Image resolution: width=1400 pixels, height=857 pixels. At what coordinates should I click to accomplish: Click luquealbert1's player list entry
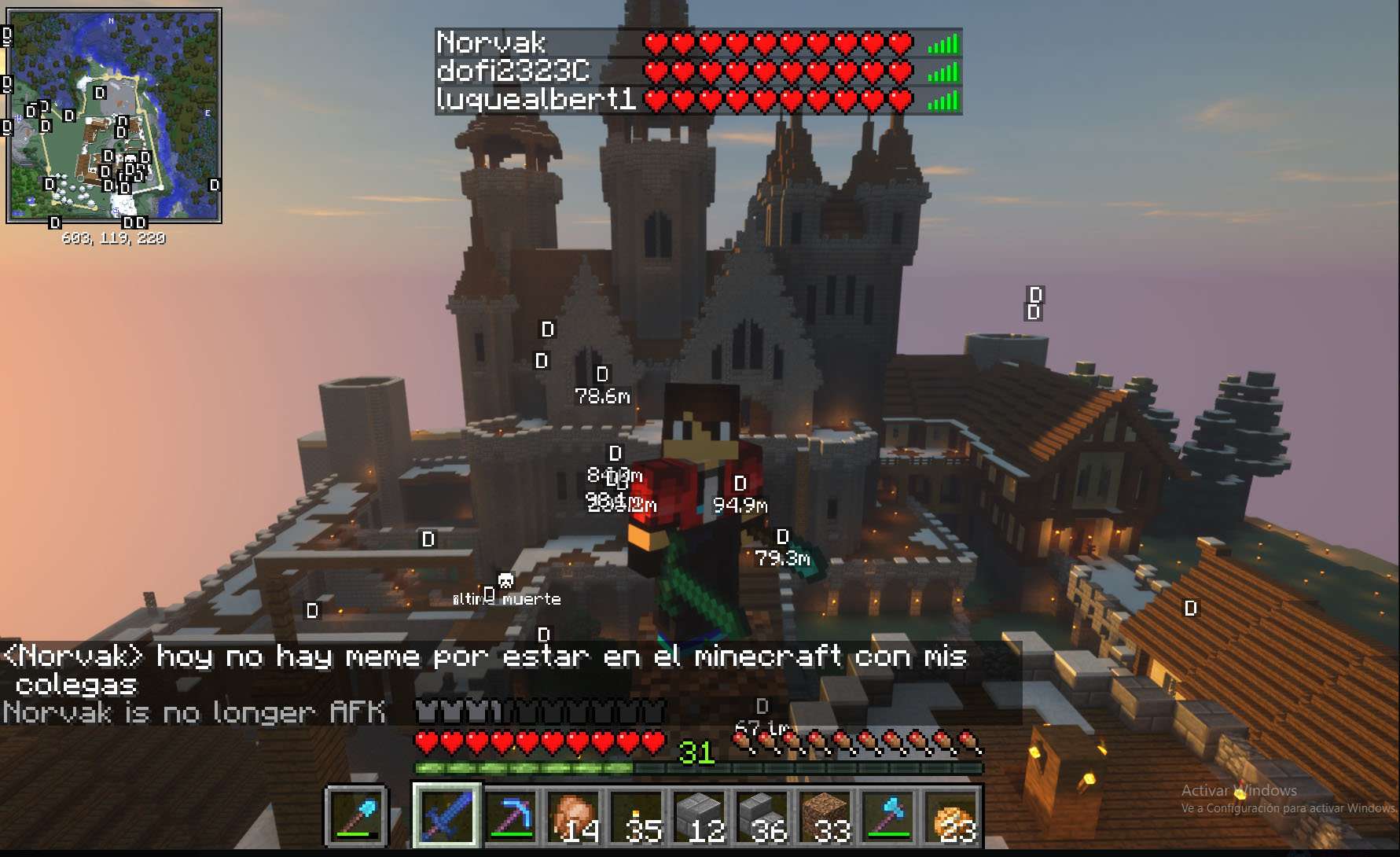(x=698, y=100)
